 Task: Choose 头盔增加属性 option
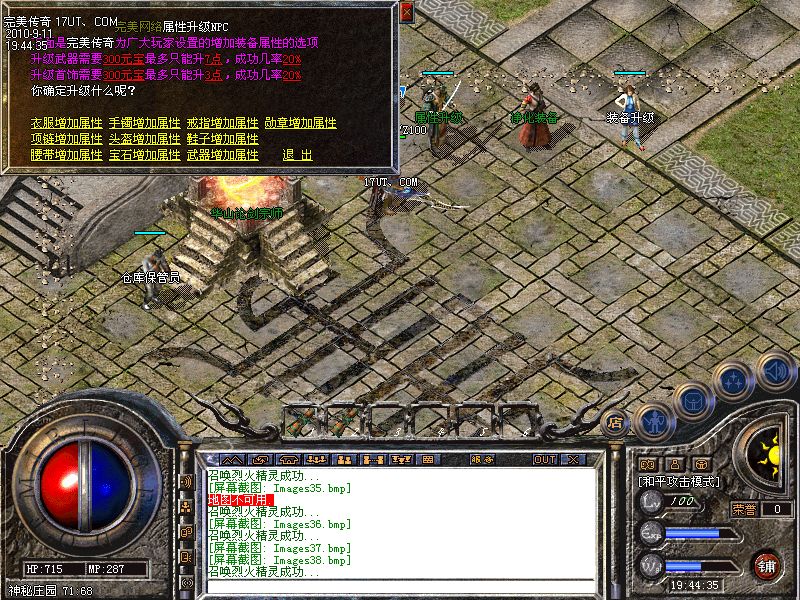coord(144,139)
